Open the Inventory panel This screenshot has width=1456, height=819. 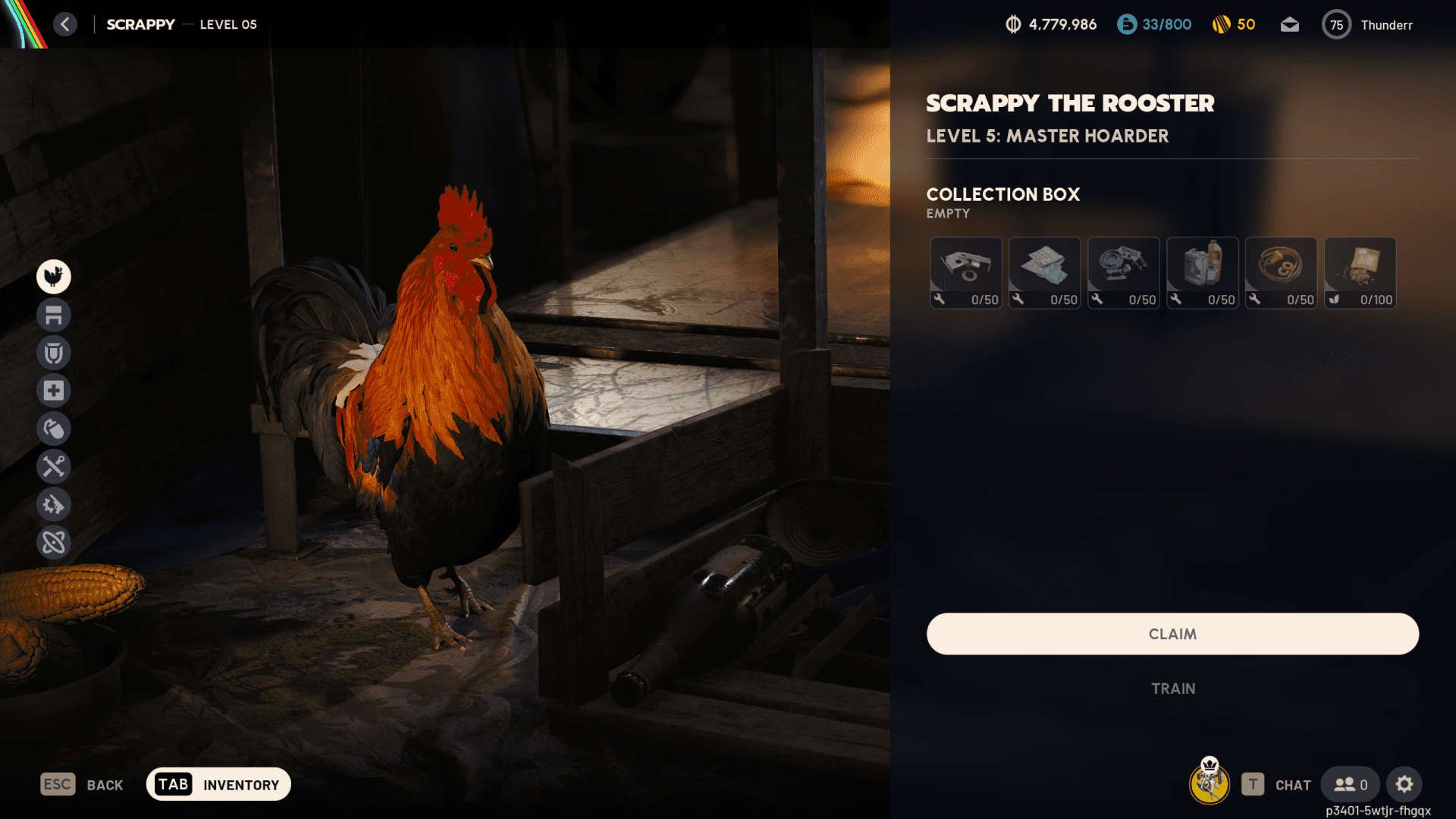pyautogui.click(x=218, y=784)
